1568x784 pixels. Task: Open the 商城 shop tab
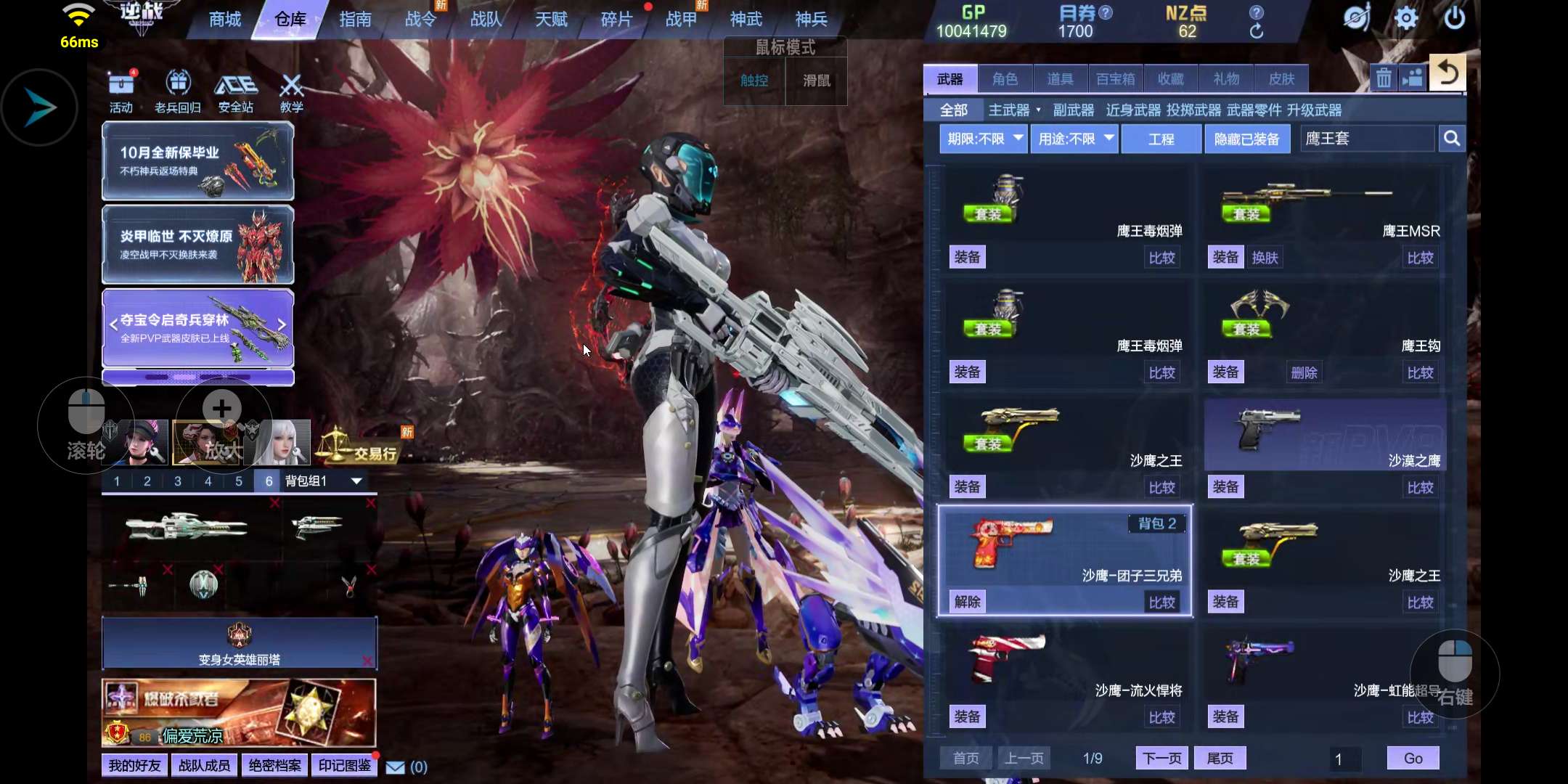225,20
